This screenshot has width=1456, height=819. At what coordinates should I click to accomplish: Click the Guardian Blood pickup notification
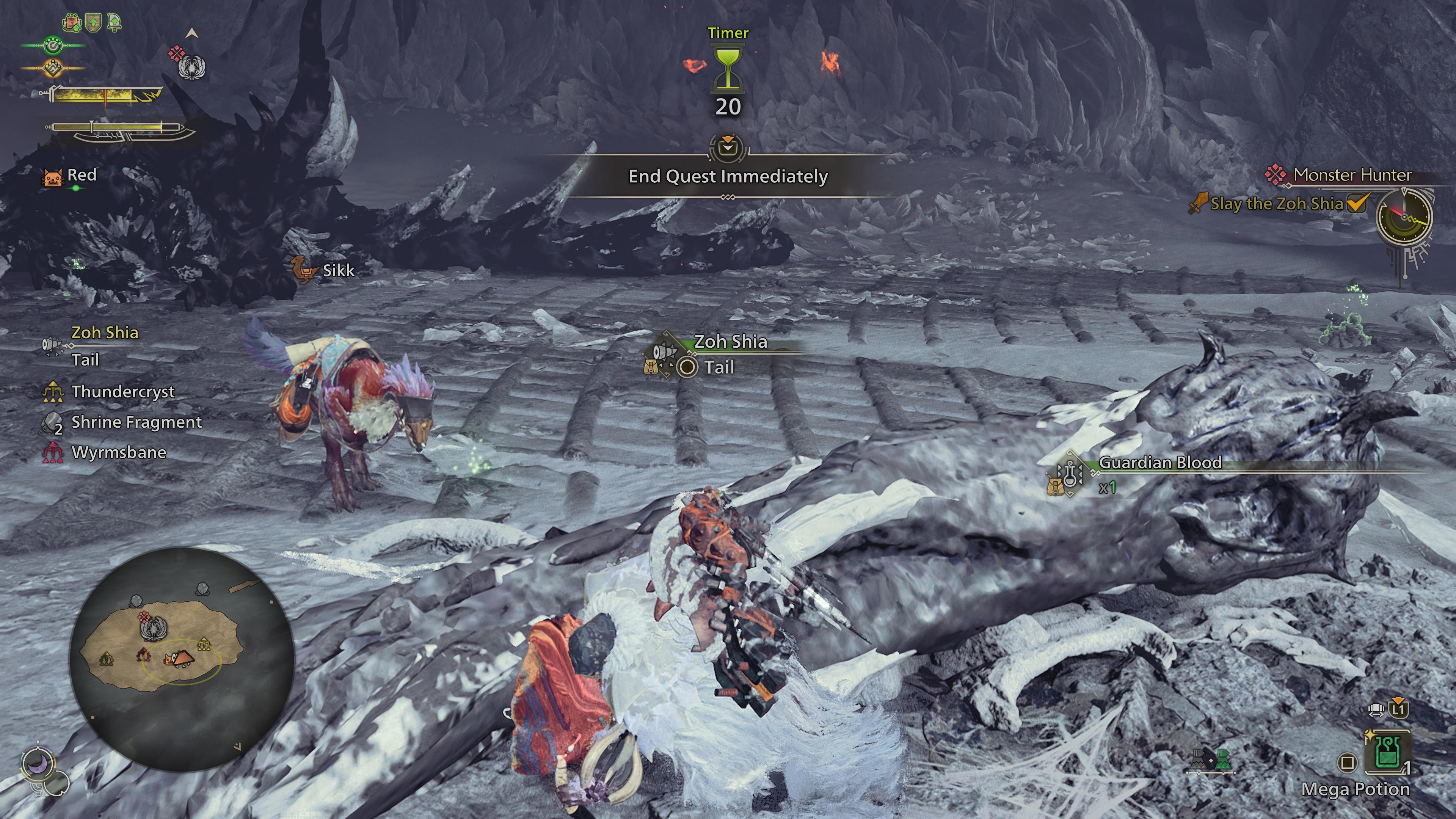pyautogui.click(x=1160, y=463)
